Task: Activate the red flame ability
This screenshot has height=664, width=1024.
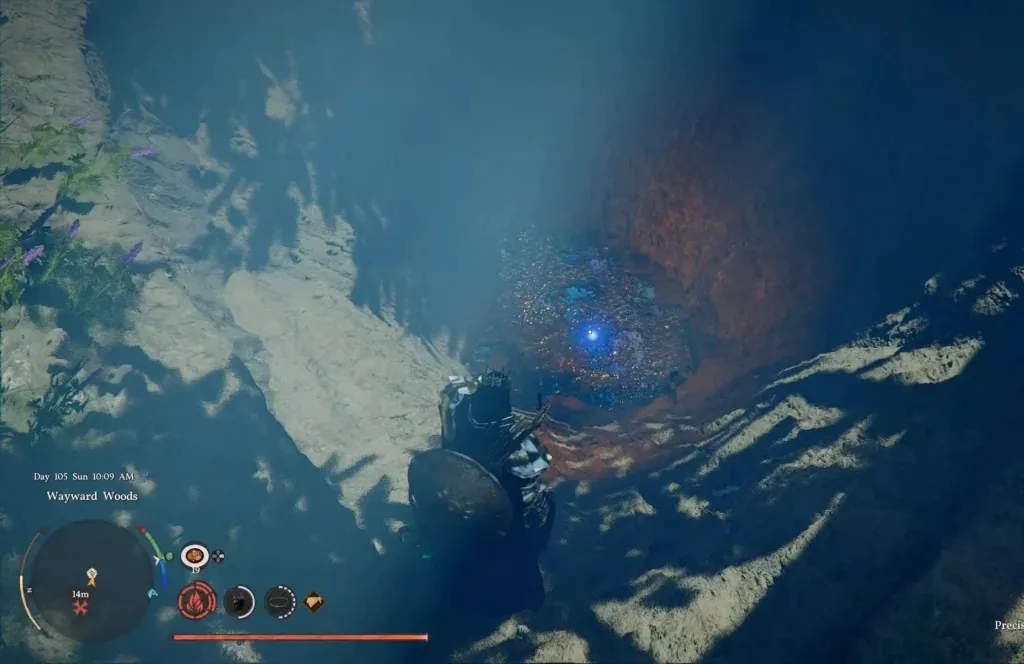Action: 197,601
